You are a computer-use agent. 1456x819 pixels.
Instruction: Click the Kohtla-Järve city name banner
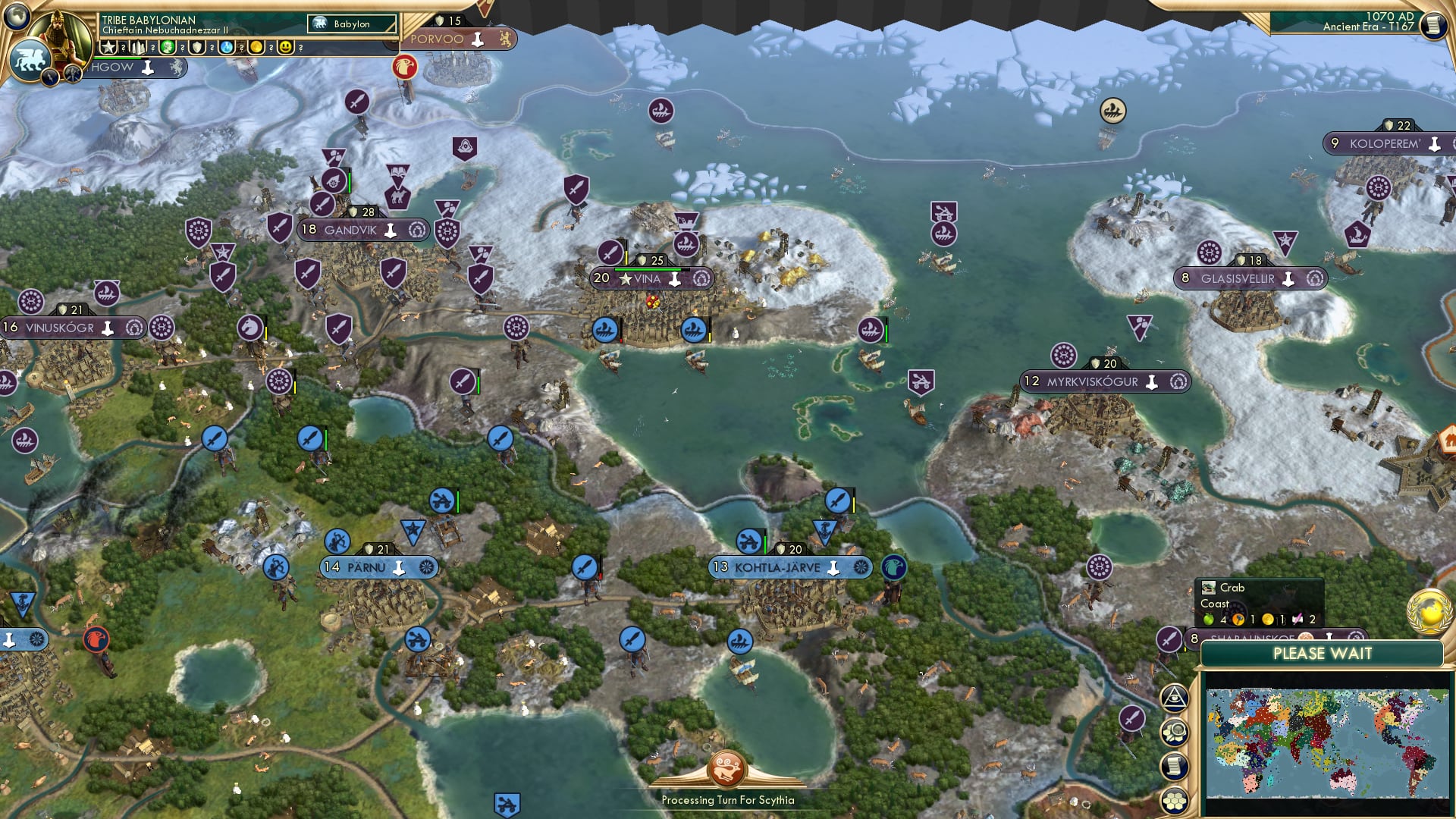[777, 567]
